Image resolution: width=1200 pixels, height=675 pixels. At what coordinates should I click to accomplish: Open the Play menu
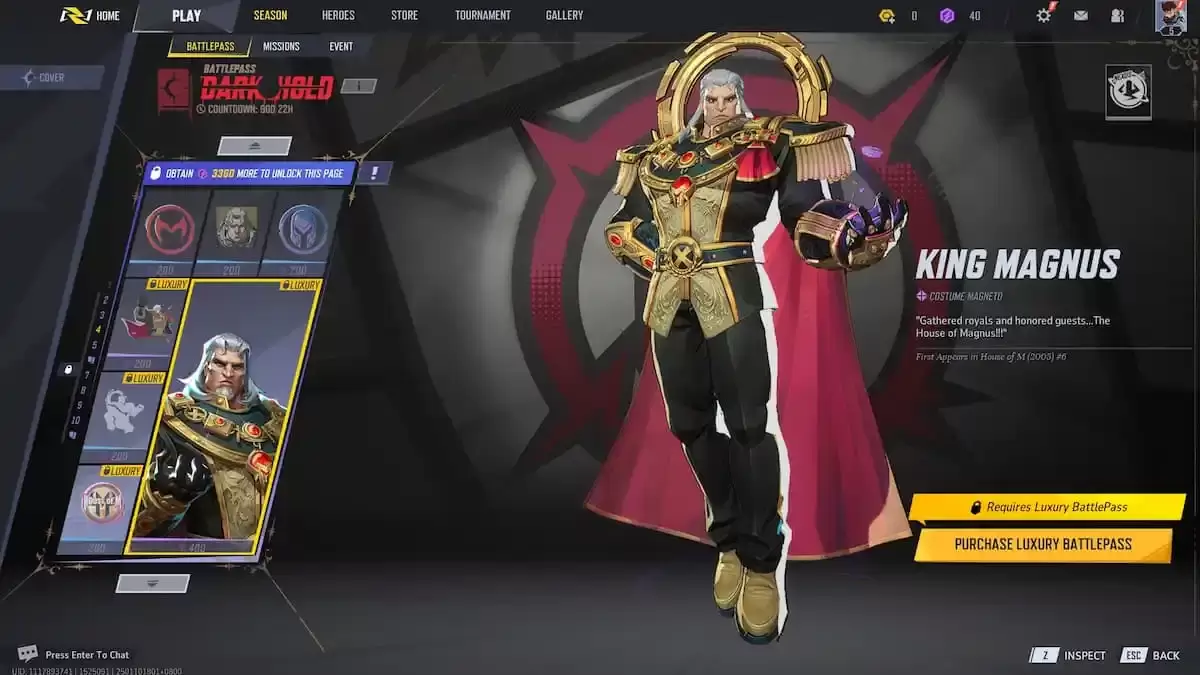[186, 15]
